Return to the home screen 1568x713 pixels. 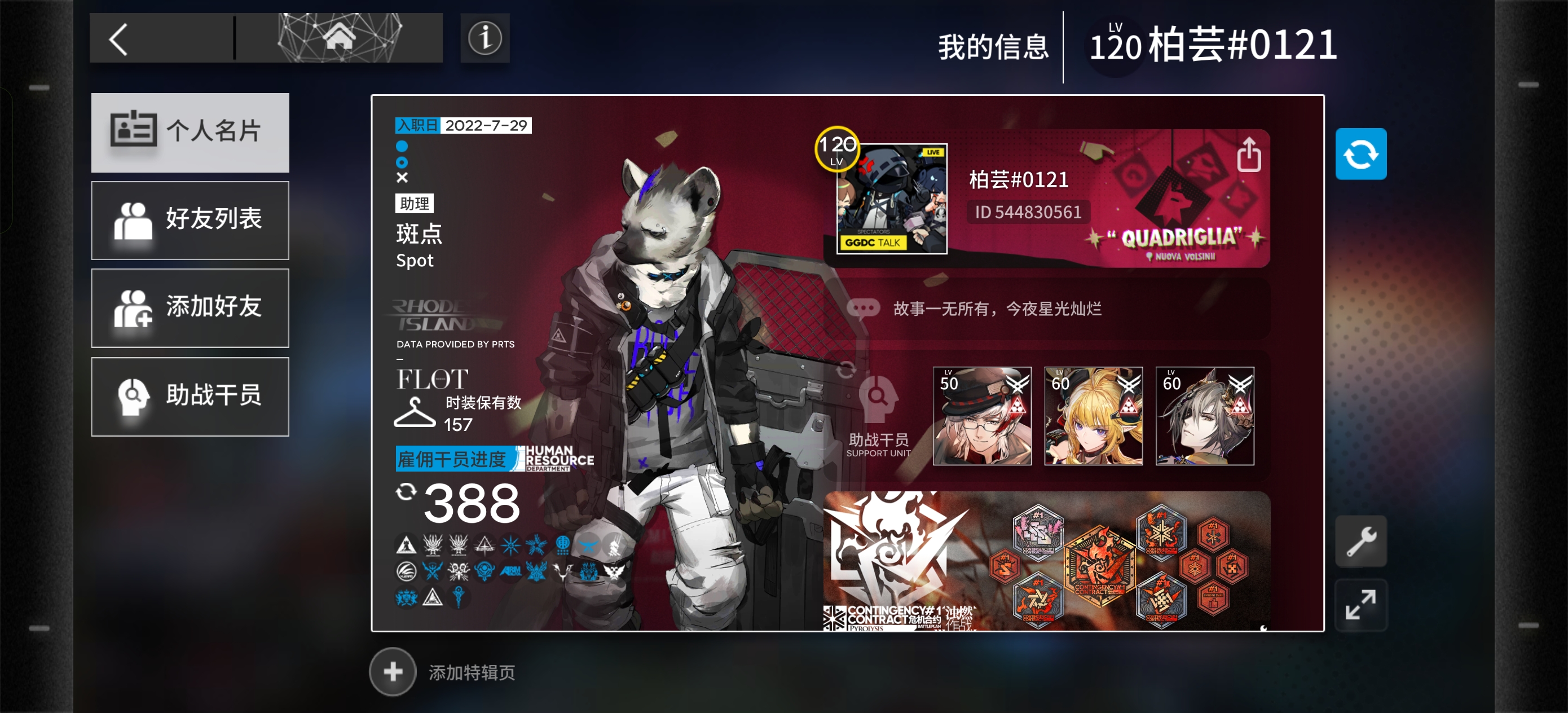pyautogui.click(x=339, y=38)
